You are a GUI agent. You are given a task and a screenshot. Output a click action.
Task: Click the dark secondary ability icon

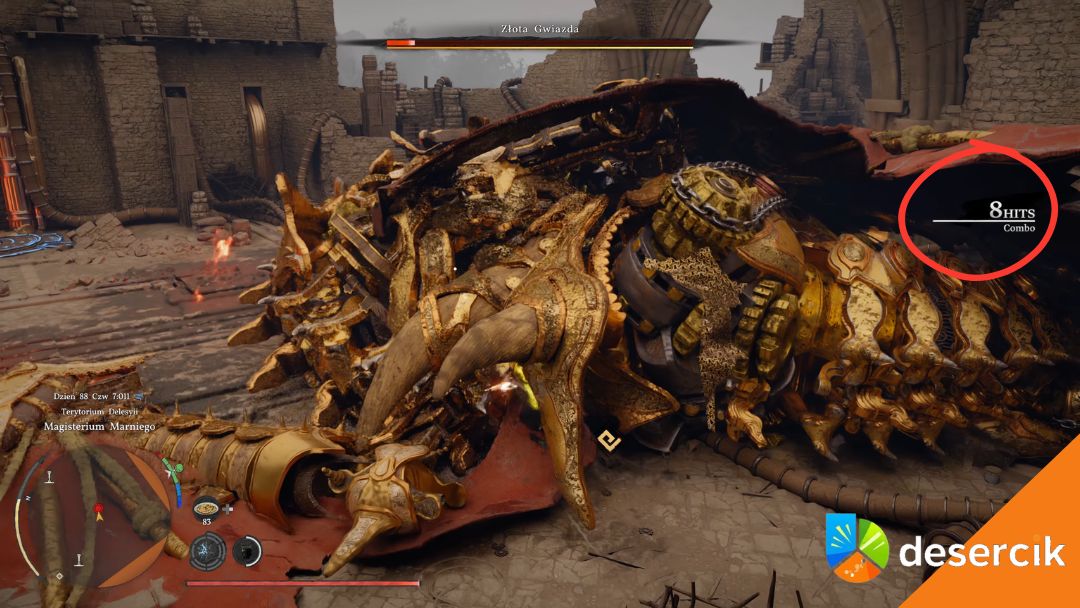coord(247,550)
